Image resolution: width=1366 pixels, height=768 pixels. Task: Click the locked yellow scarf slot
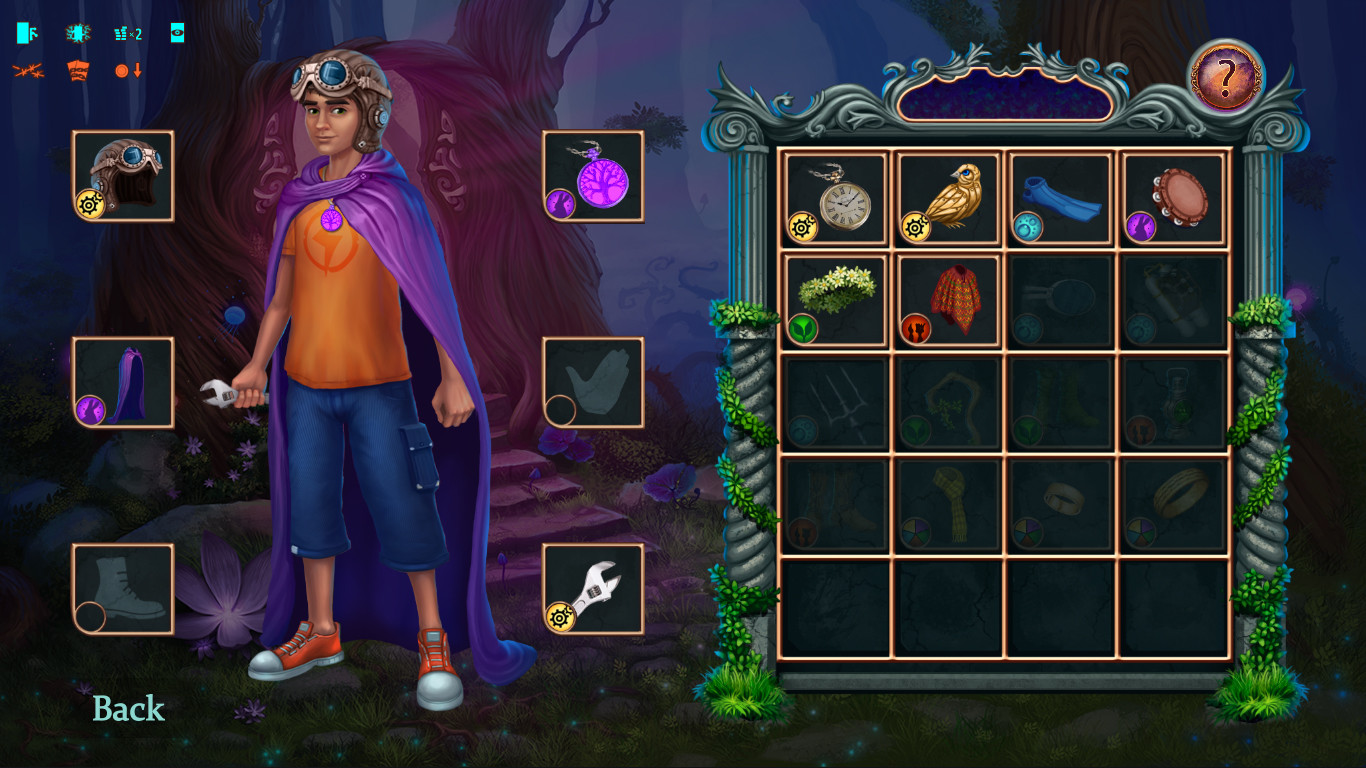[x=949, y=504]
